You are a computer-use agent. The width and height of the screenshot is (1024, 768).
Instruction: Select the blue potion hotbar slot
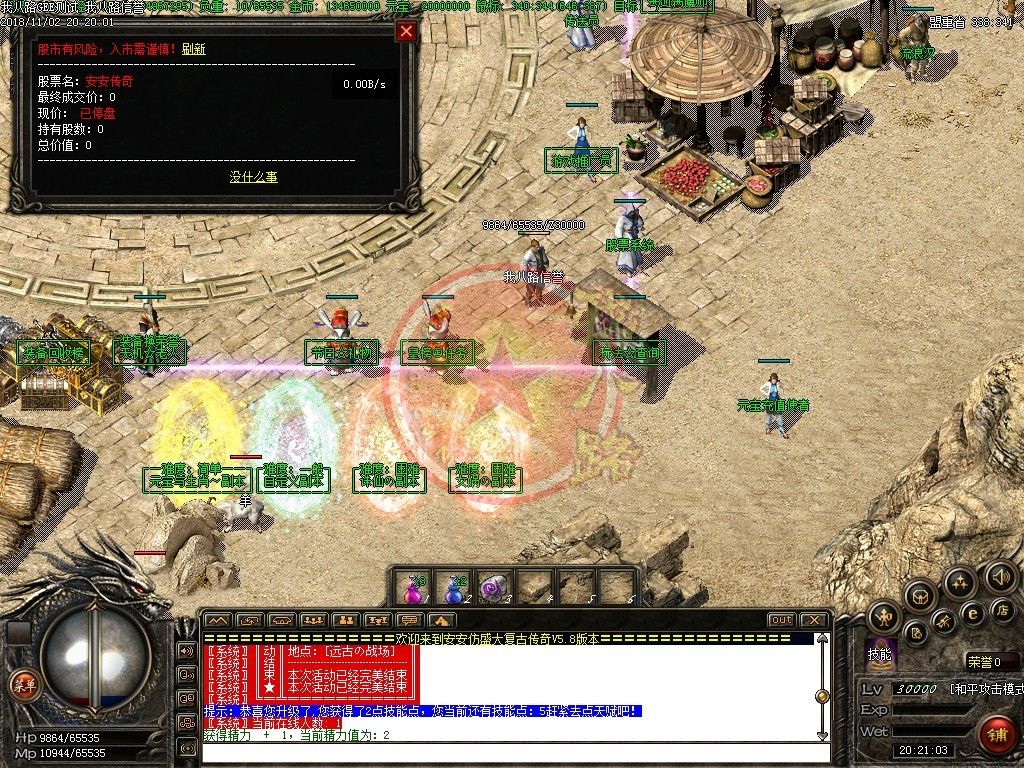[x=455, y=588]
